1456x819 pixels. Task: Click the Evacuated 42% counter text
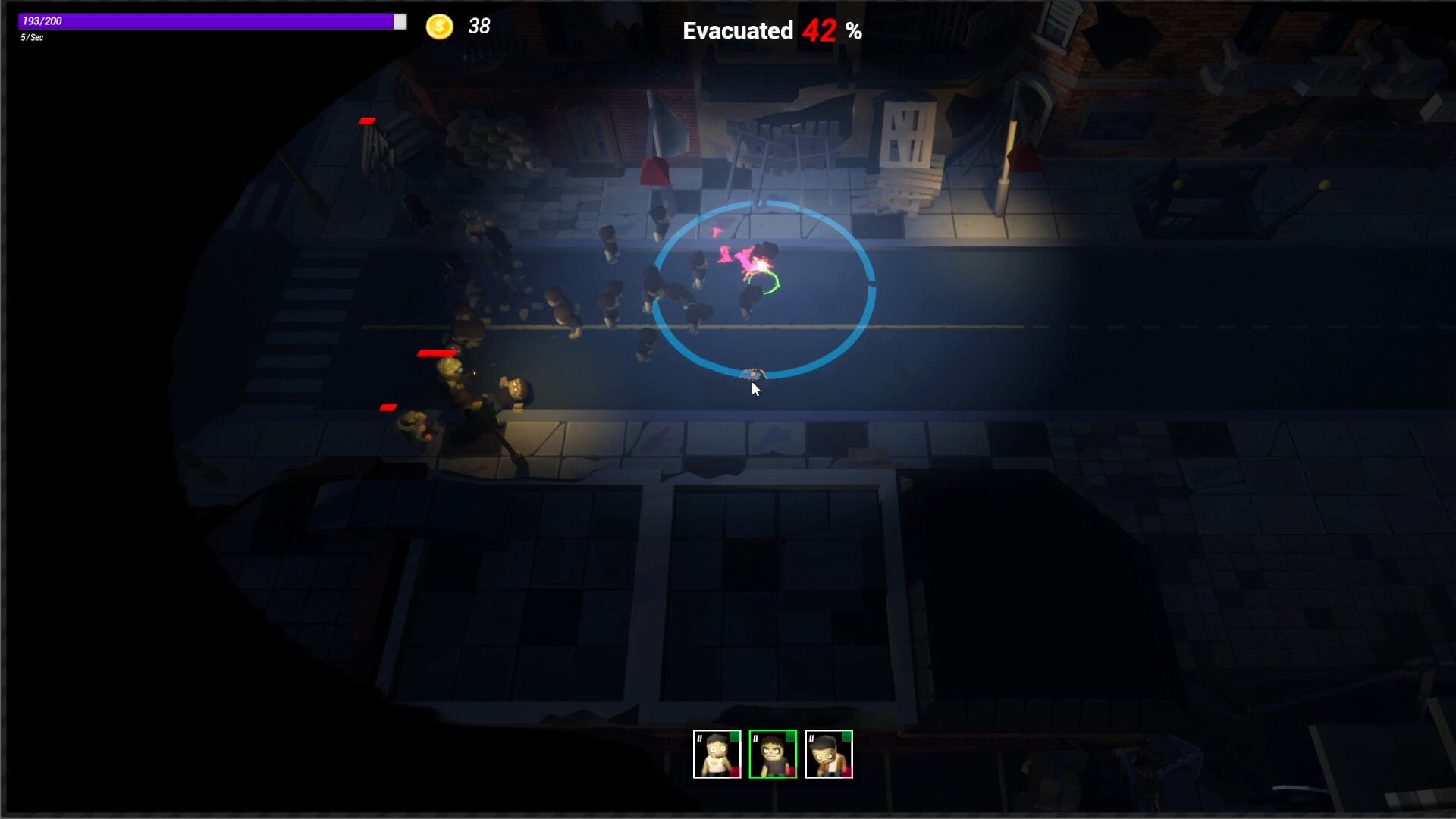coord(770,31)
